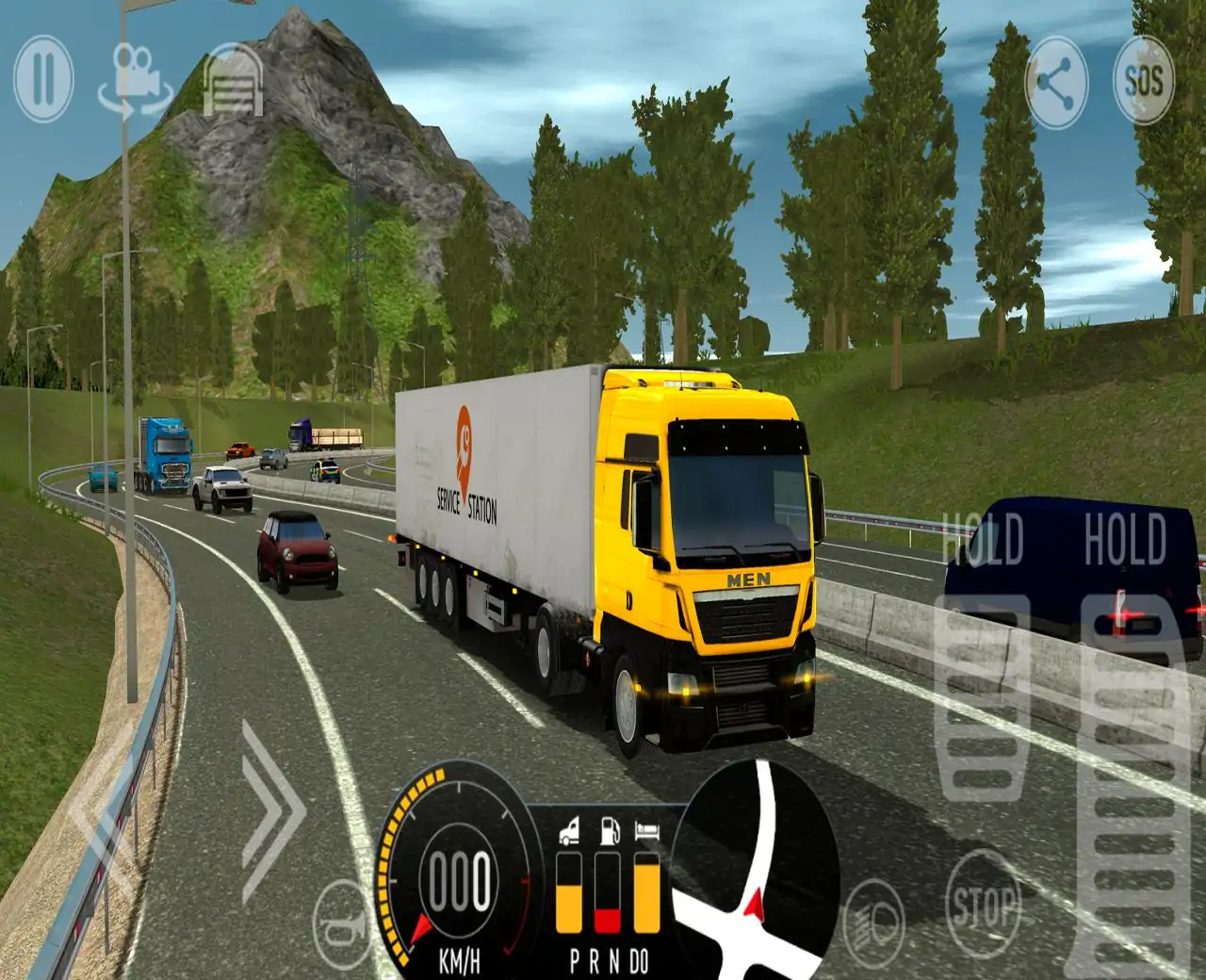The image size is (1206, 980).
Task: Switch the camera view using the camera icon
Action: point(136,79)
